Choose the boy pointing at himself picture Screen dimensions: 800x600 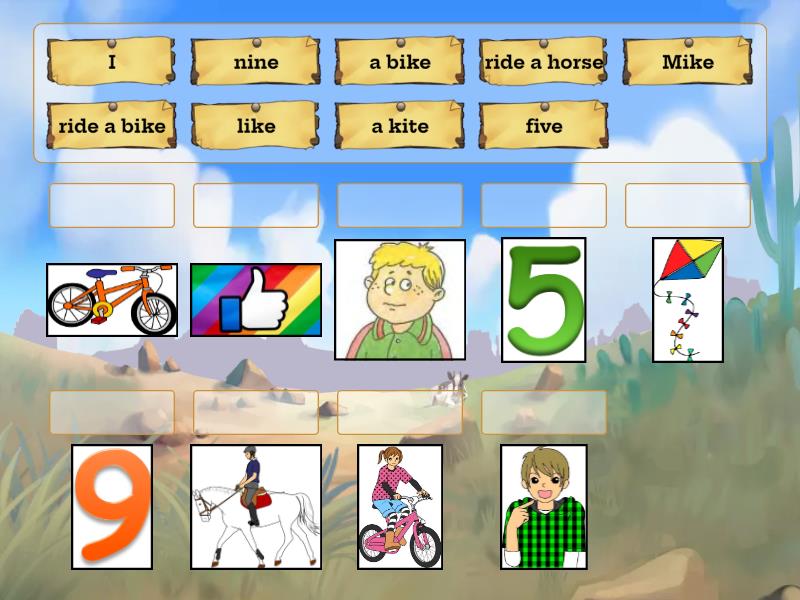pos(544,507)
